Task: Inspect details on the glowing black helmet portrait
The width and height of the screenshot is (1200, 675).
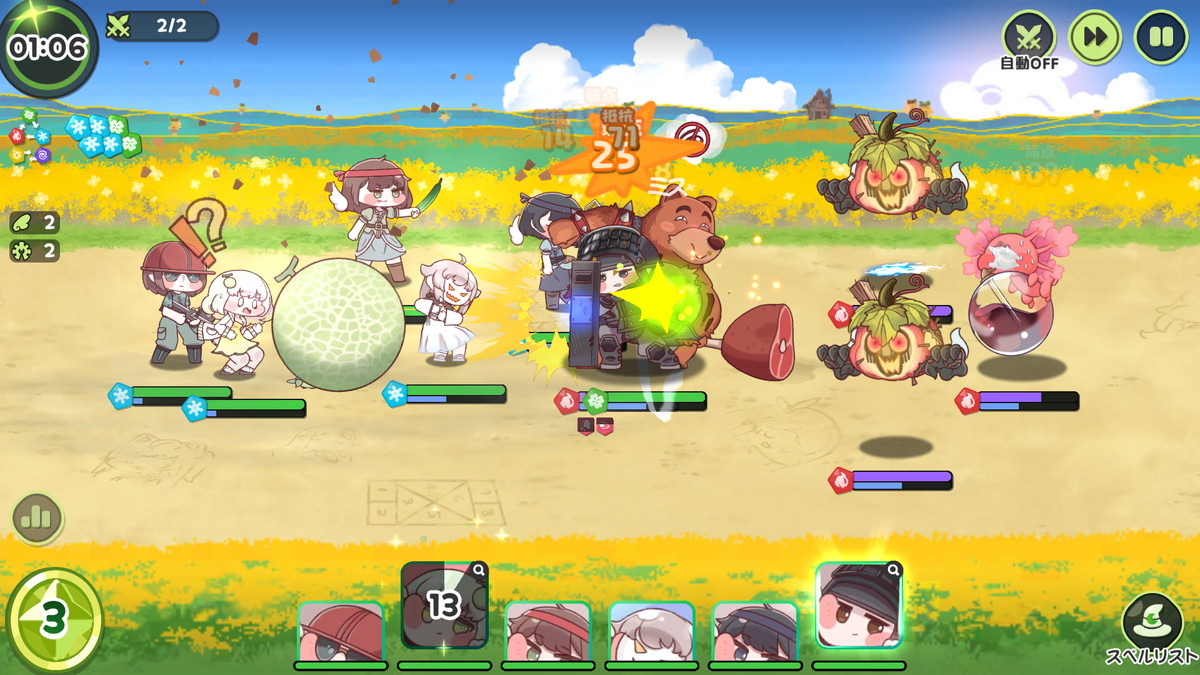Action: click(x=893, y=571)
